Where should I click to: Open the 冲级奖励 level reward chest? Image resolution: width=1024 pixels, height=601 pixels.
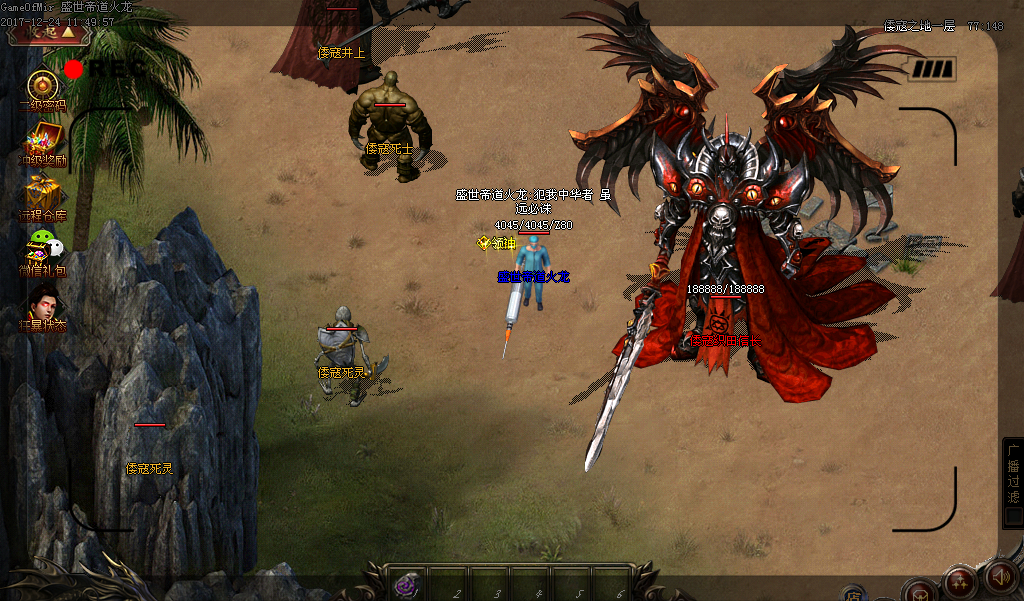click(42, 139)
